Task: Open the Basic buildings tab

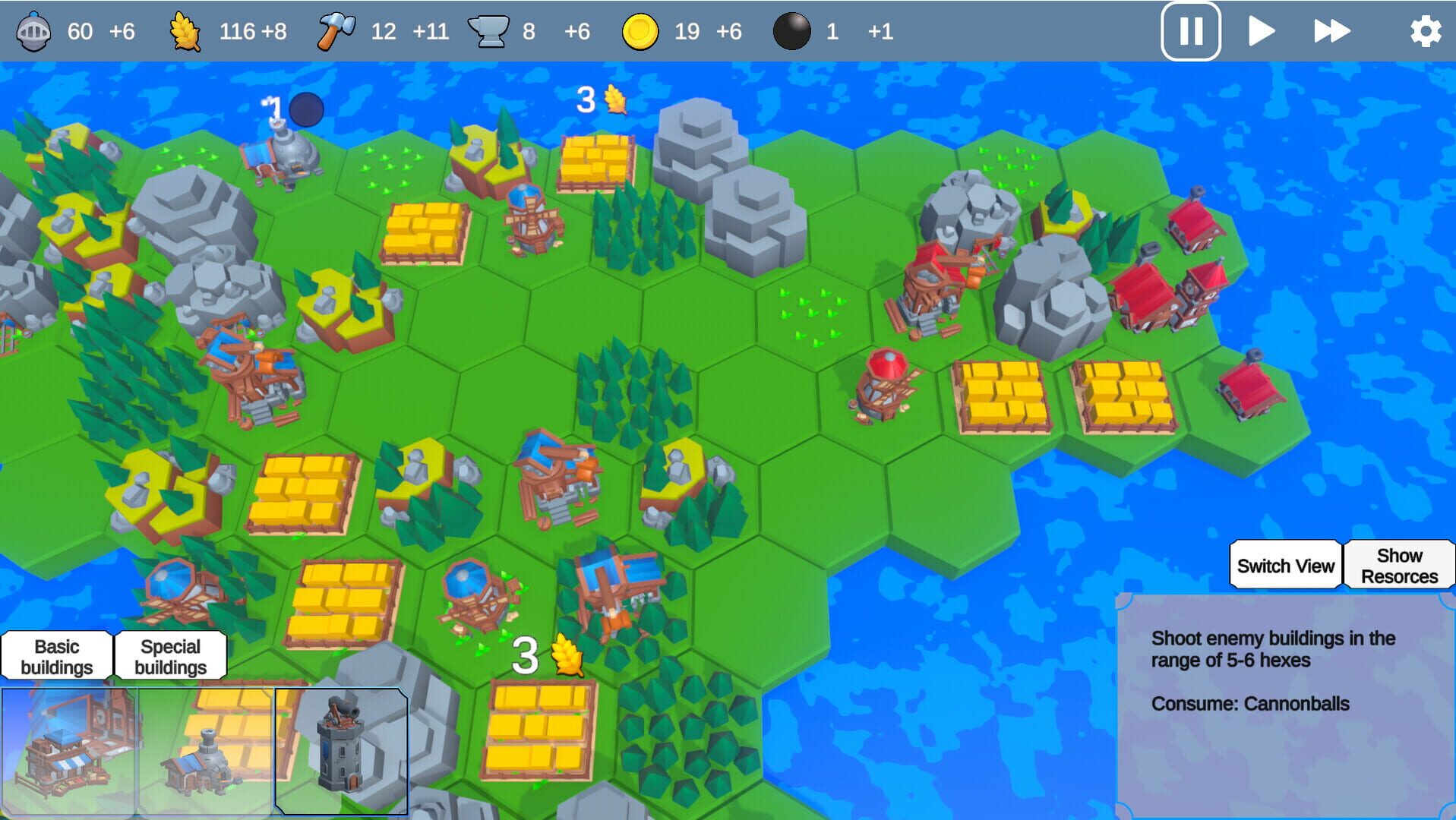Action: (x=57, y=656)
